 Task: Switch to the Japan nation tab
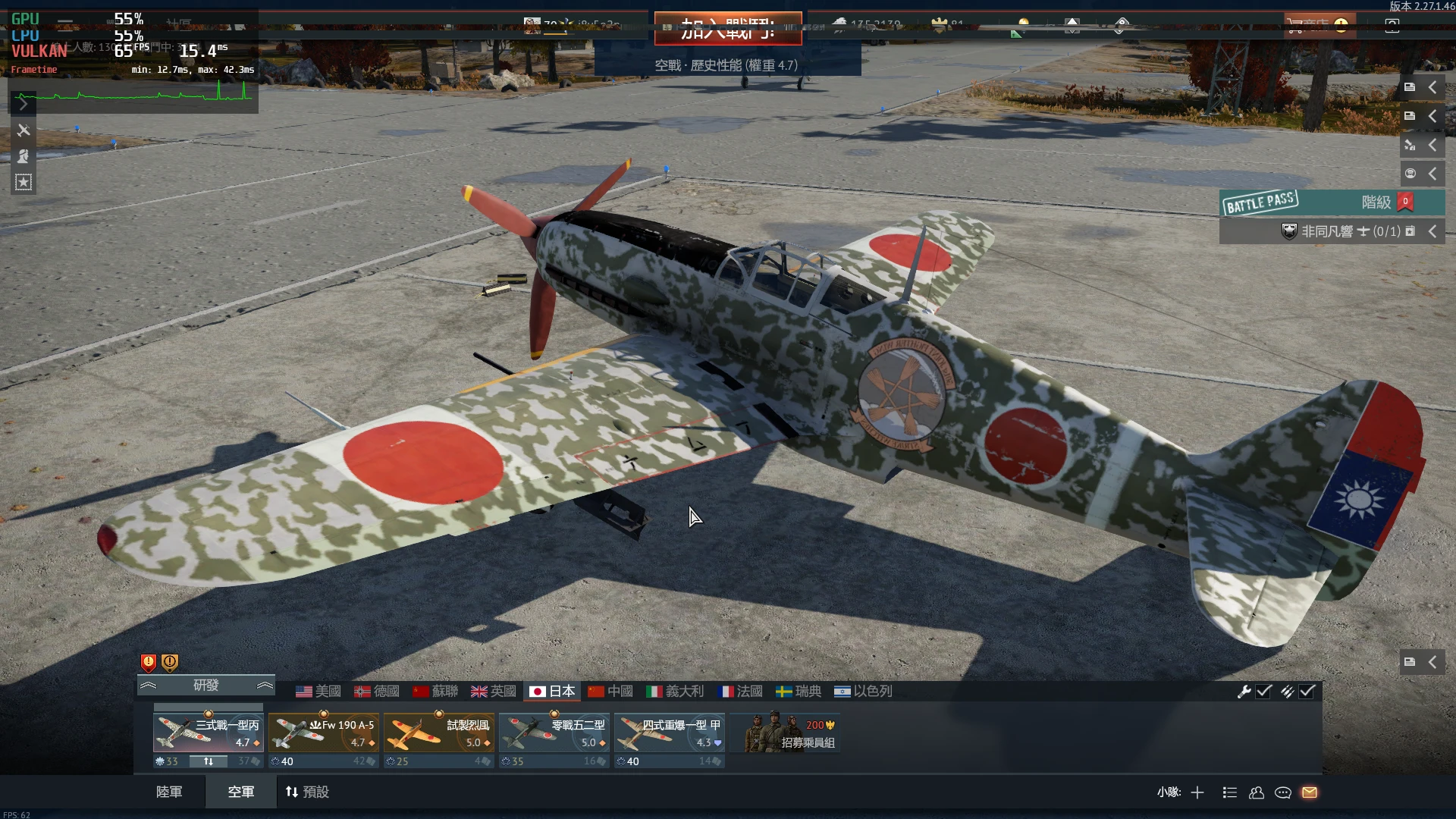pos(553,692)
